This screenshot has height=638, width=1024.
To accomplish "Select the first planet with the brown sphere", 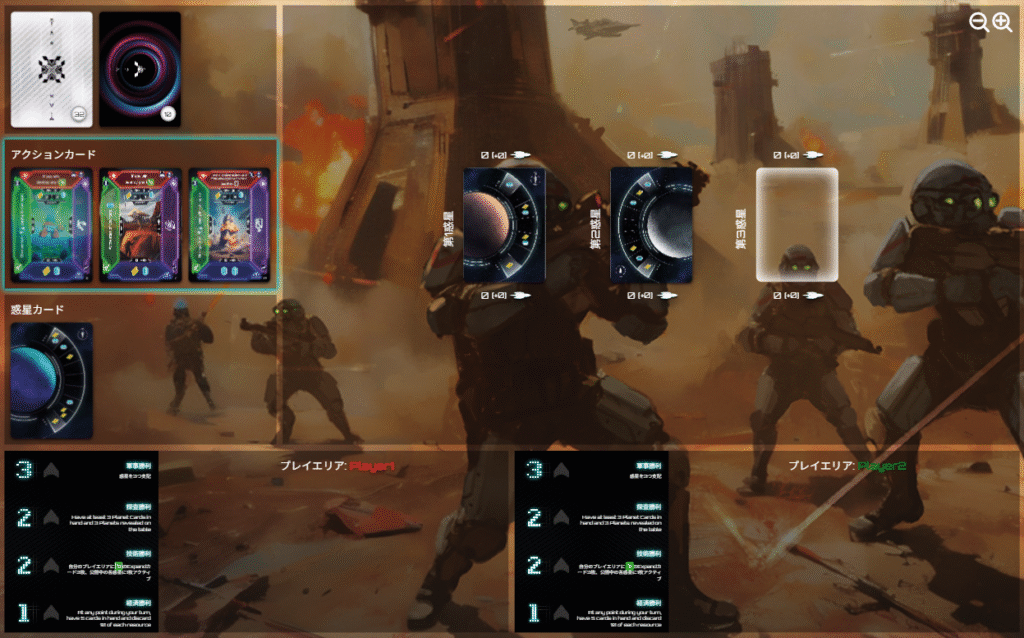I will (504, 225).
